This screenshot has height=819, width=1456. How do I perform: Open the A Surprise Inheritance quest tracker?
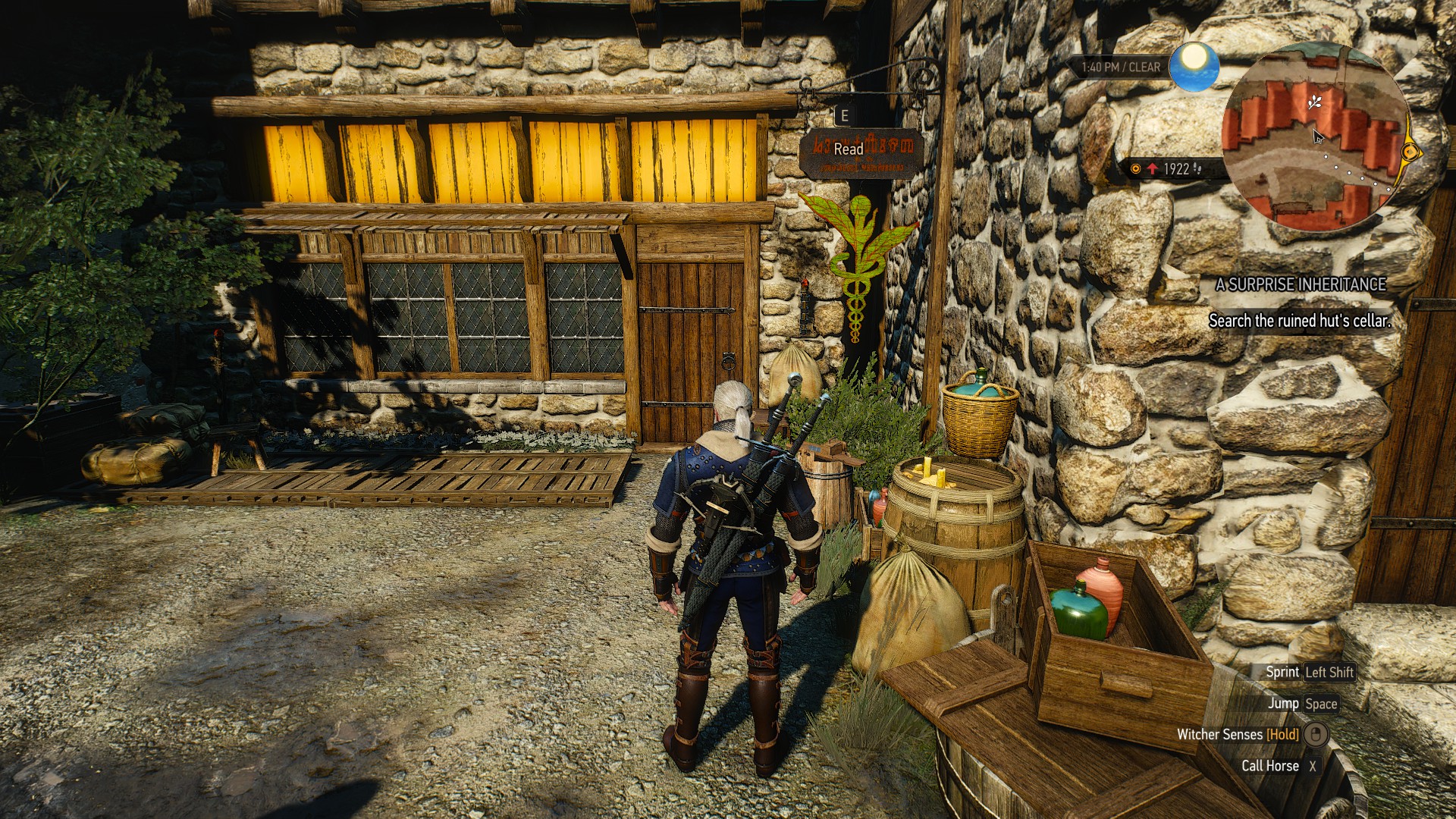coord(1301,284)
